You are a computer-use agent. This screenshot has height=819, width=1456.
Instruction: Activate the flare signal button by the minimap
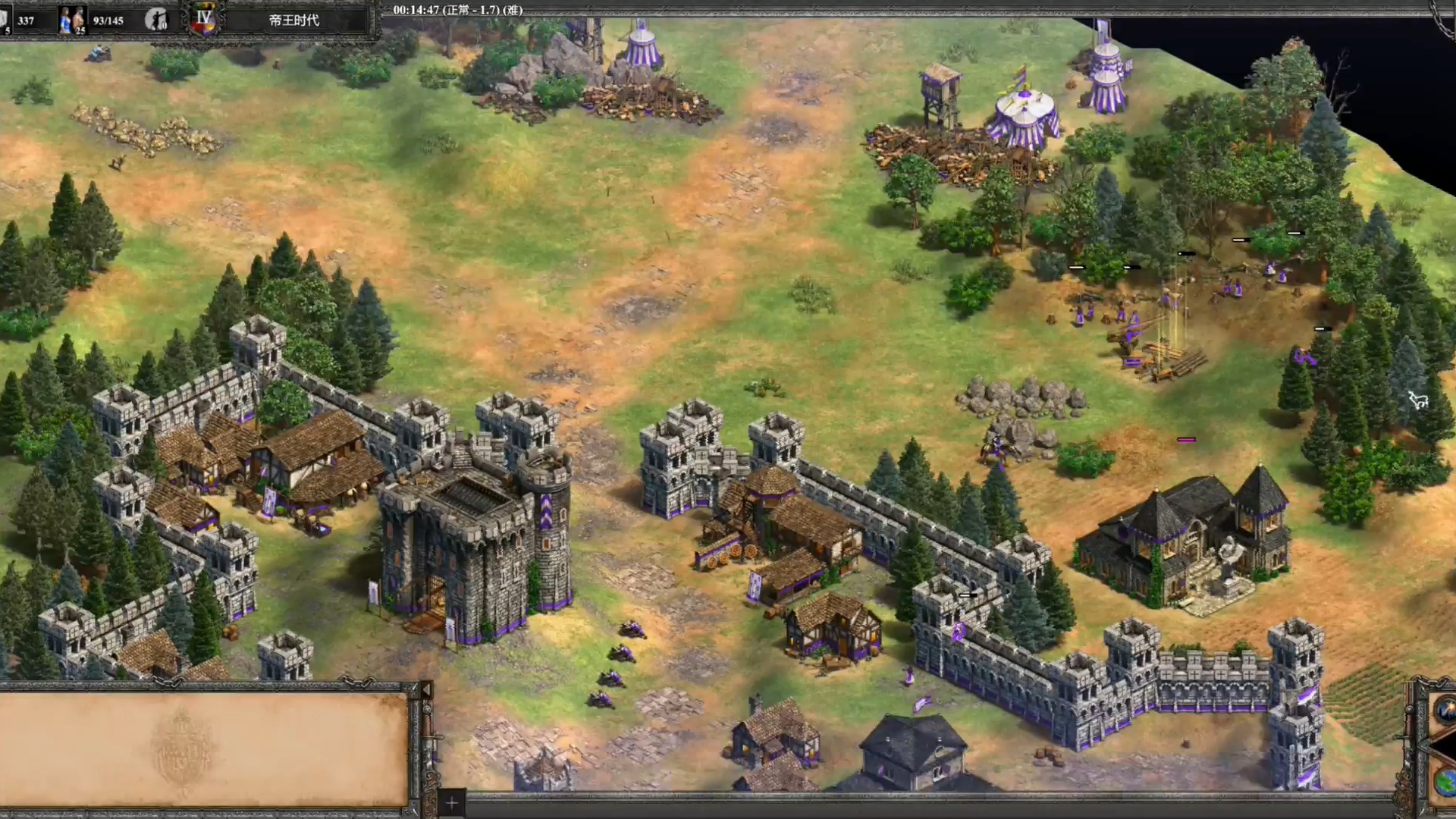pyautogui.click(x=1445, y=711)
